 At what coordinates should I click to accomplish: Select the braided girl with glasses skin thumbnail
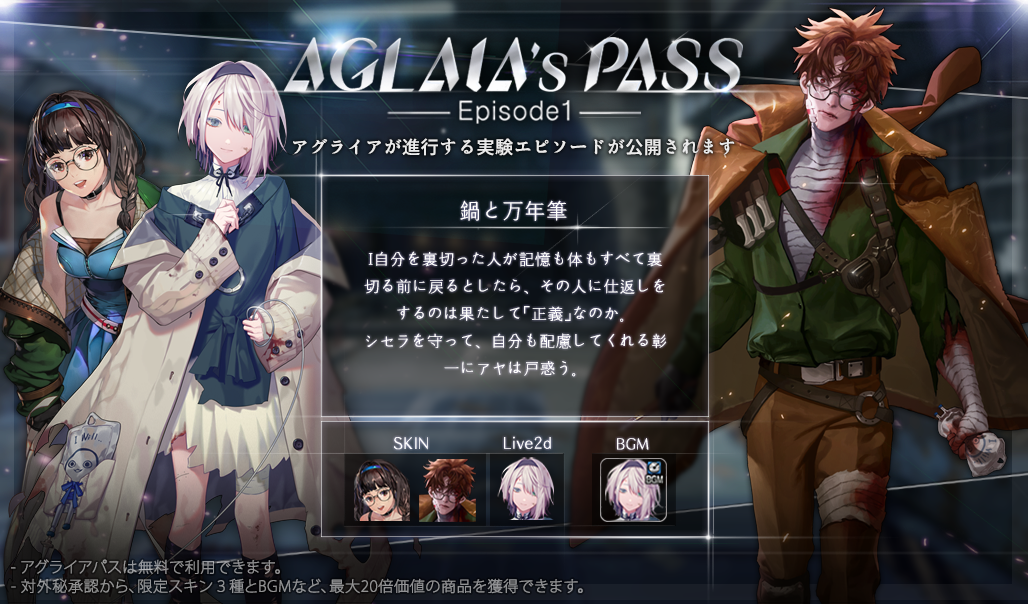click(x=381, y=489)
